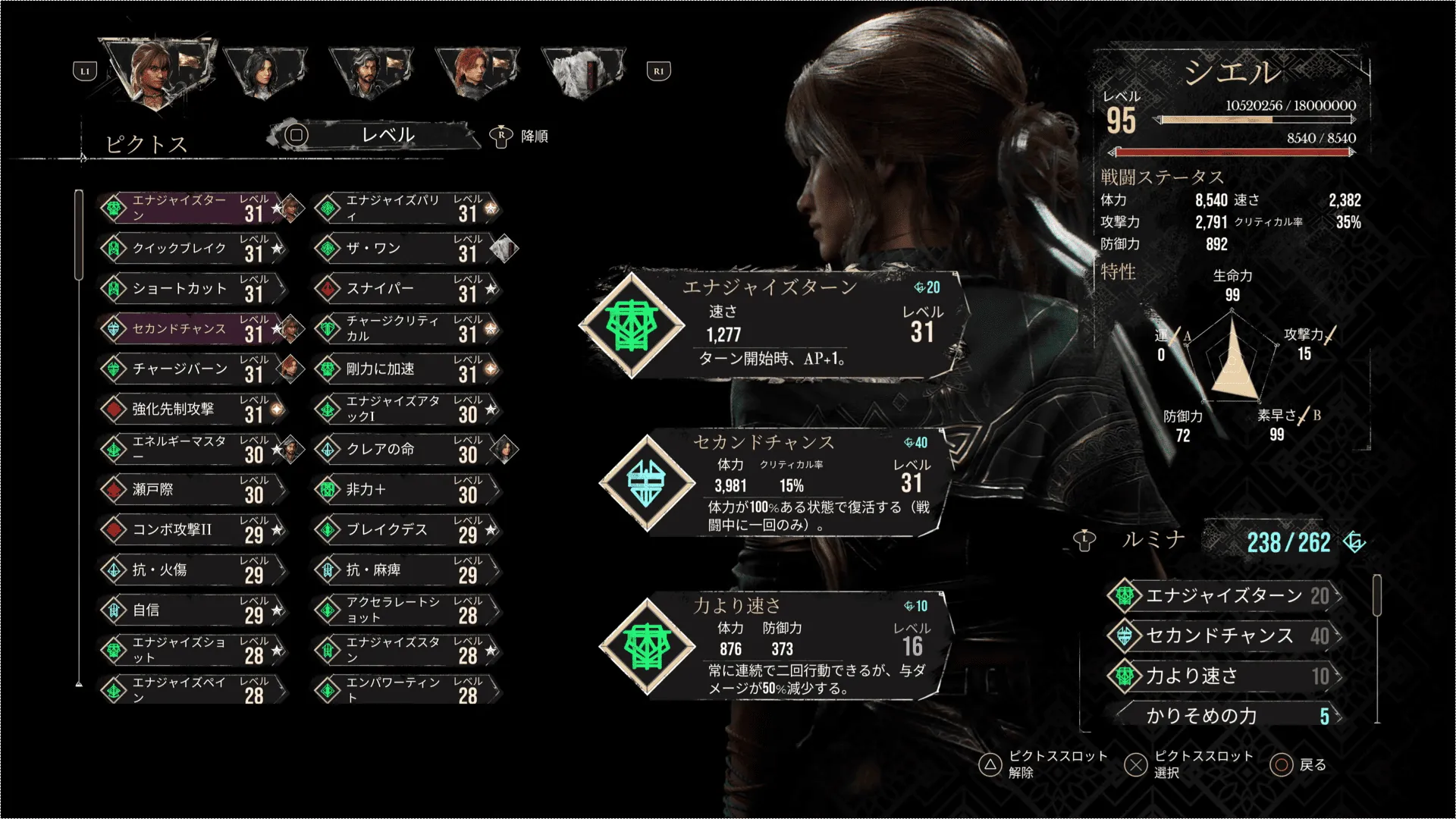Choose the スナイパー pictos entry
This screenshot has width=1456, height=819.
407,288
